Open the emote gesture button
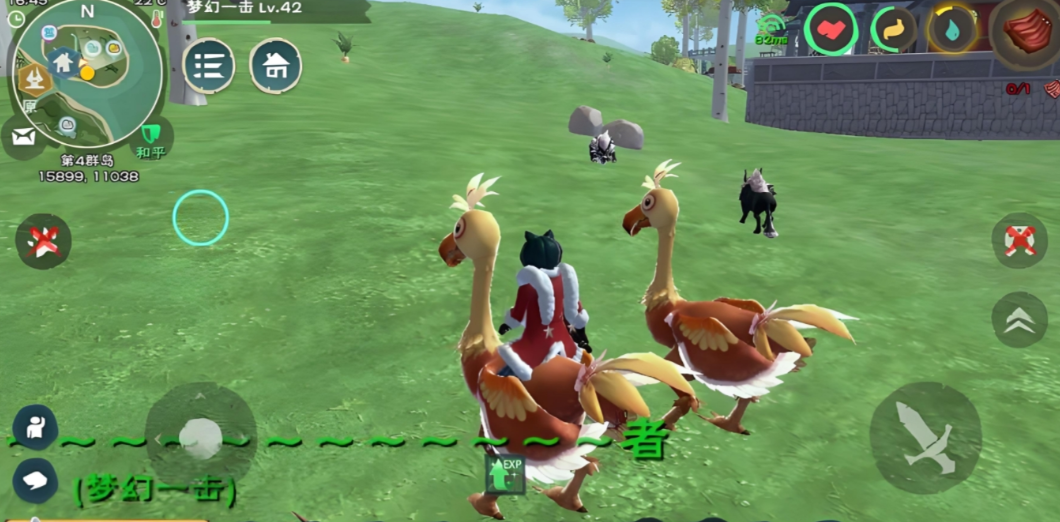The width and height of the screenshot is (1060, 522). pos(35,428)
